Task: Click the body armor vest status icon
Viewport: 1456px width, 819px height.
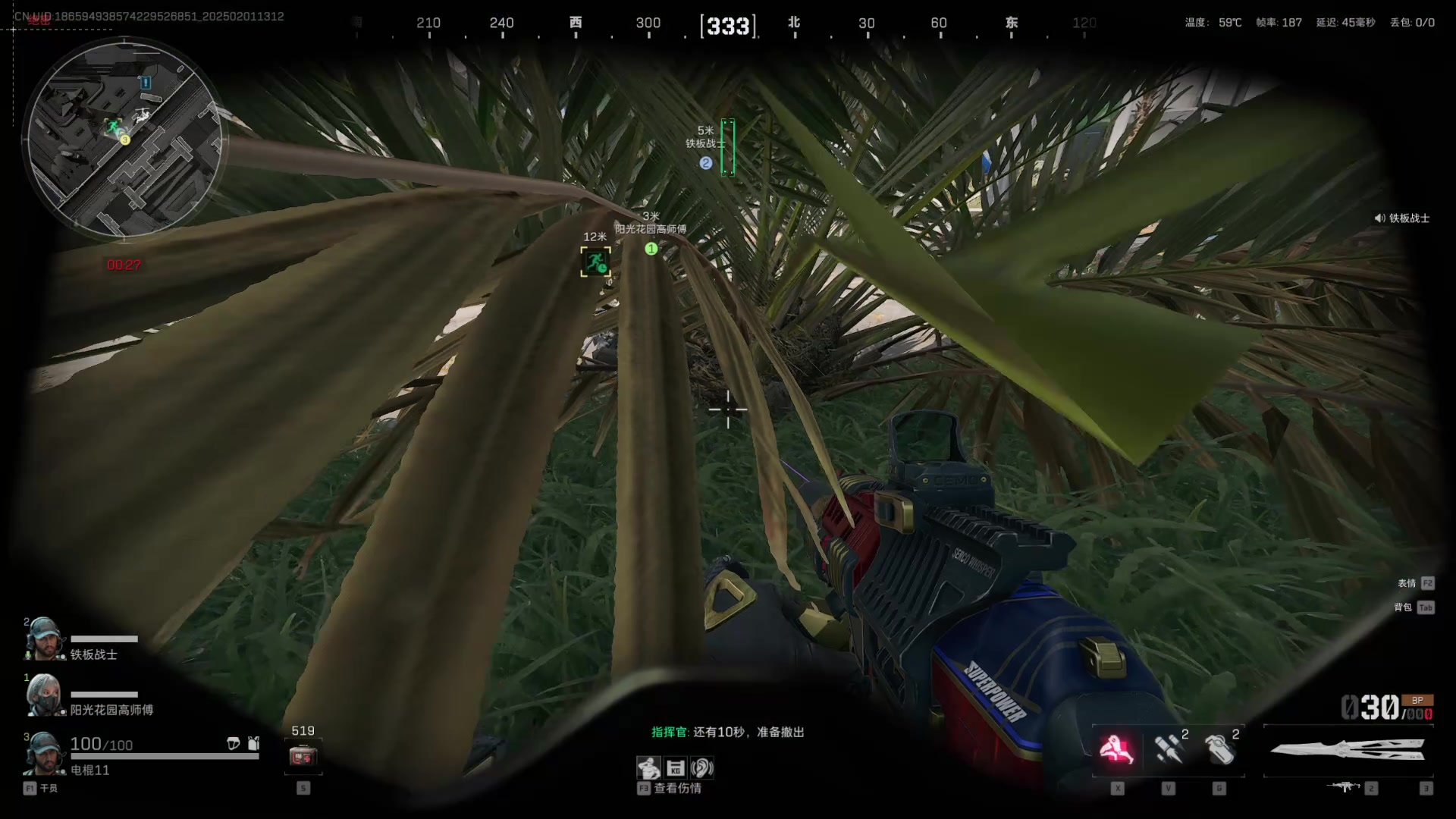Action: point(253,744)
